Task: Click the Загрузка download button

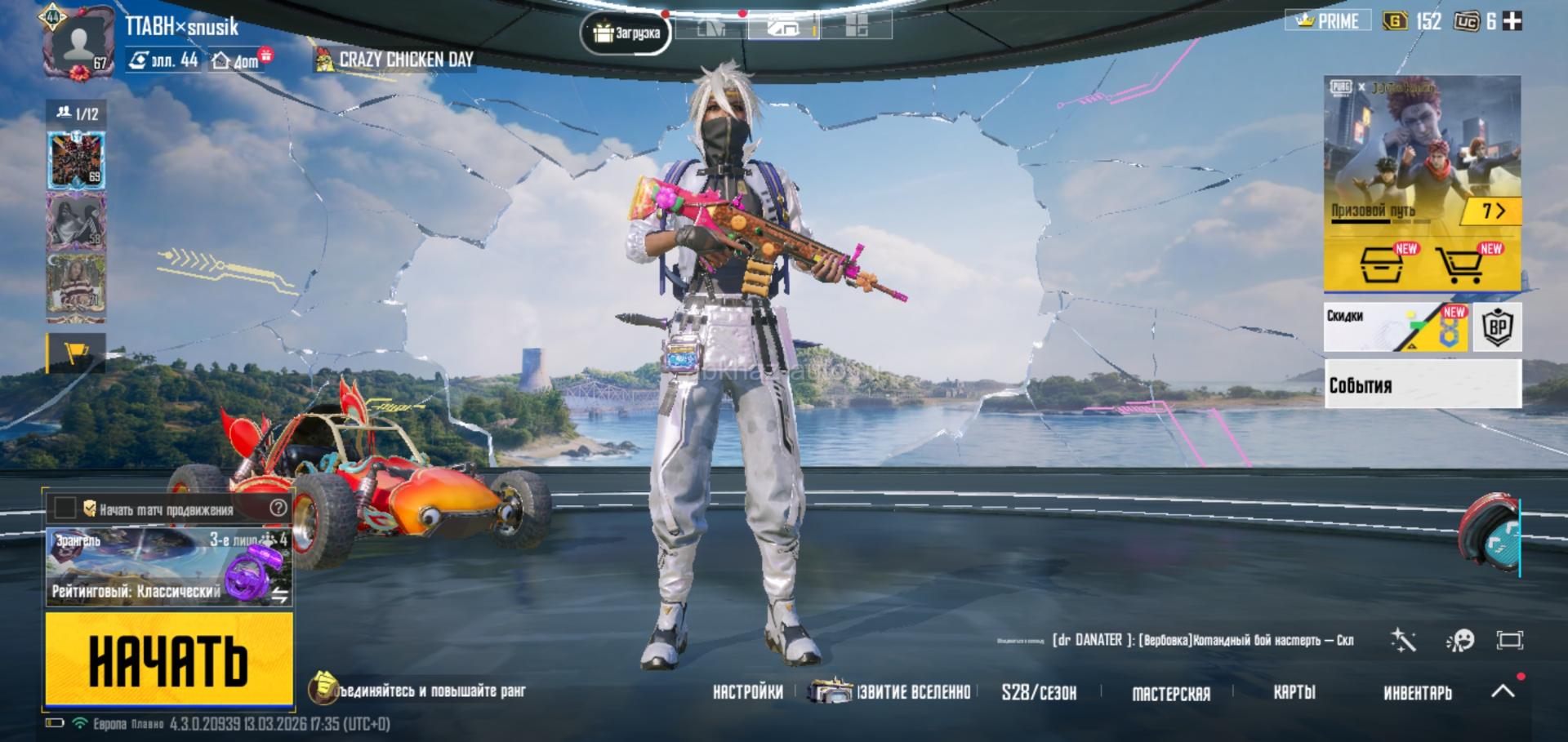Action: coord(626,33)
